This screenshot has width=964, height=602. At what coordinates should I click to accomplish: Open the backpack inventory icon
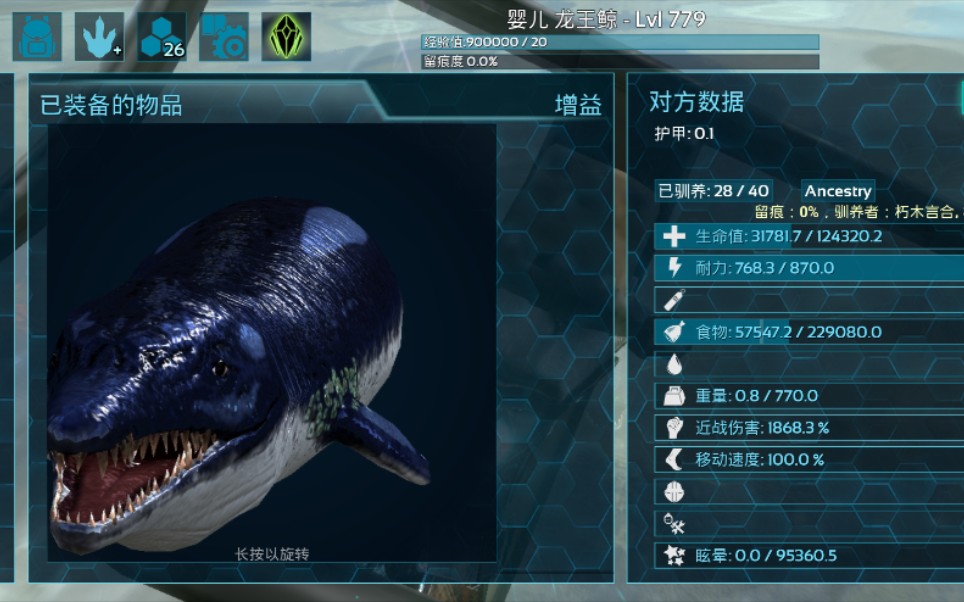click(37, 37)
